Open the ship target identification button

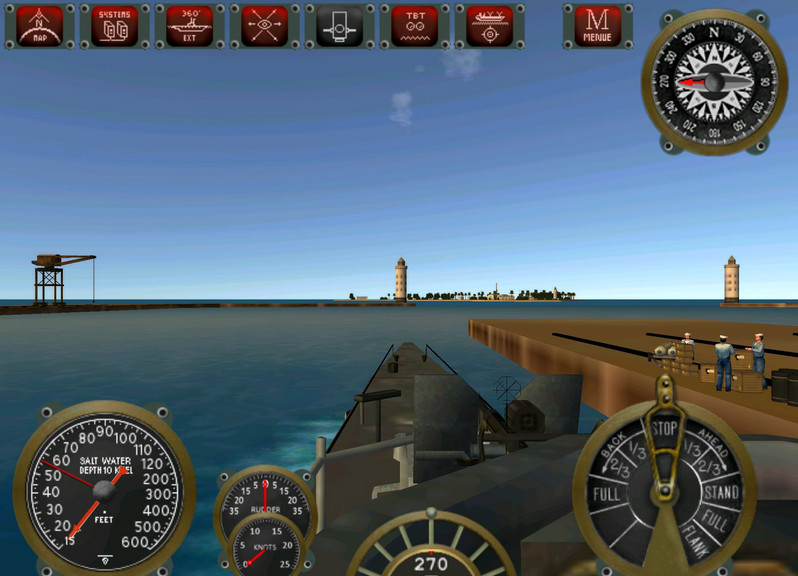tap(489, 26)
